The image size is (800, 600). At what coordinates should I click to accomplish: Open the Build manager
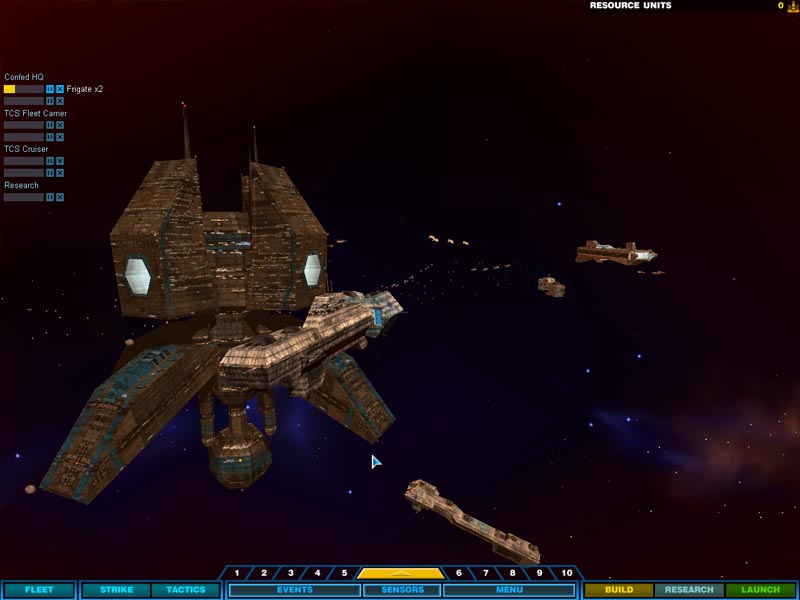(x=619, y=590)
